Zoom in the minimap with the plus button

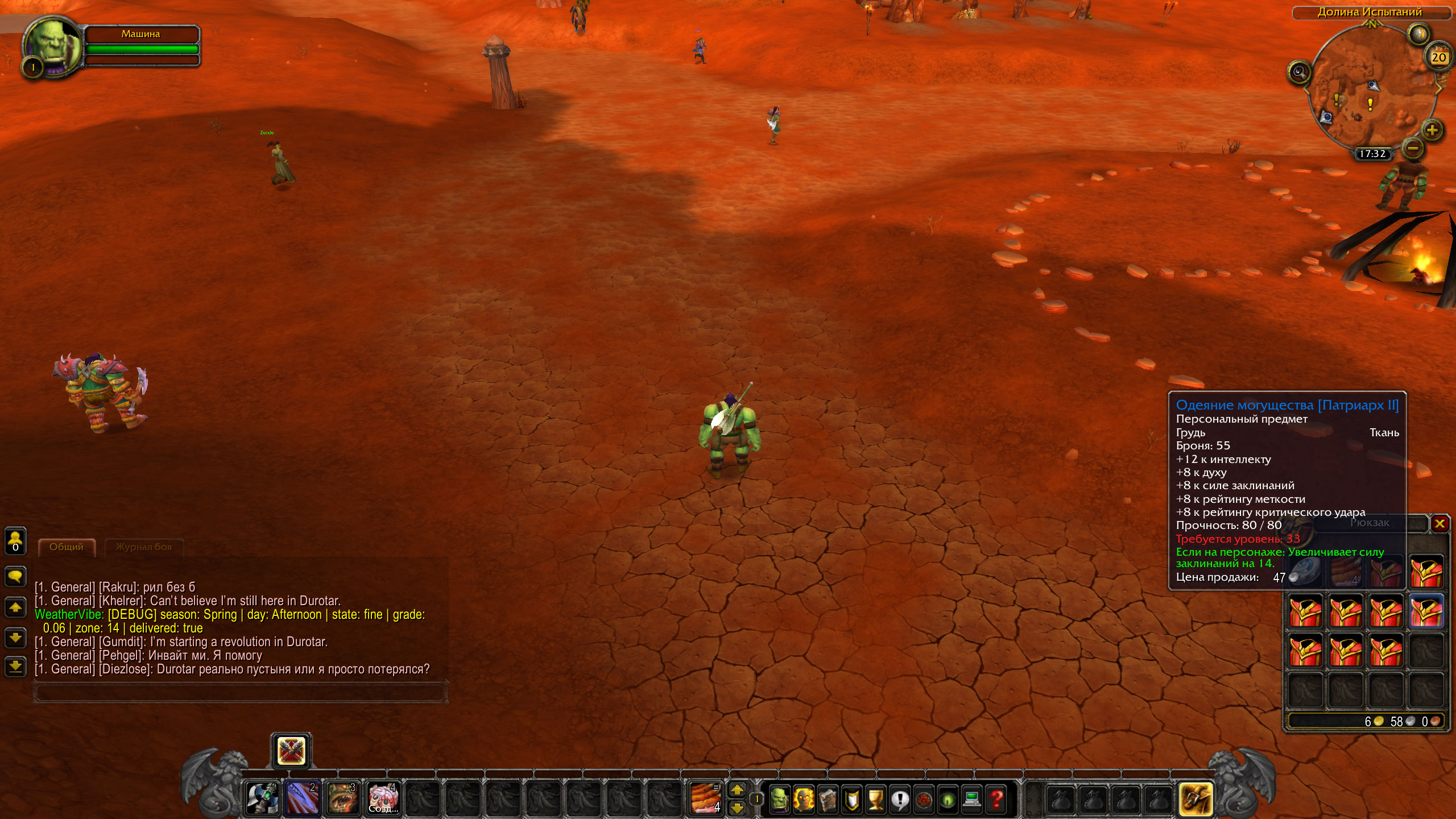pyautogui.click(x=1432, y=130)
